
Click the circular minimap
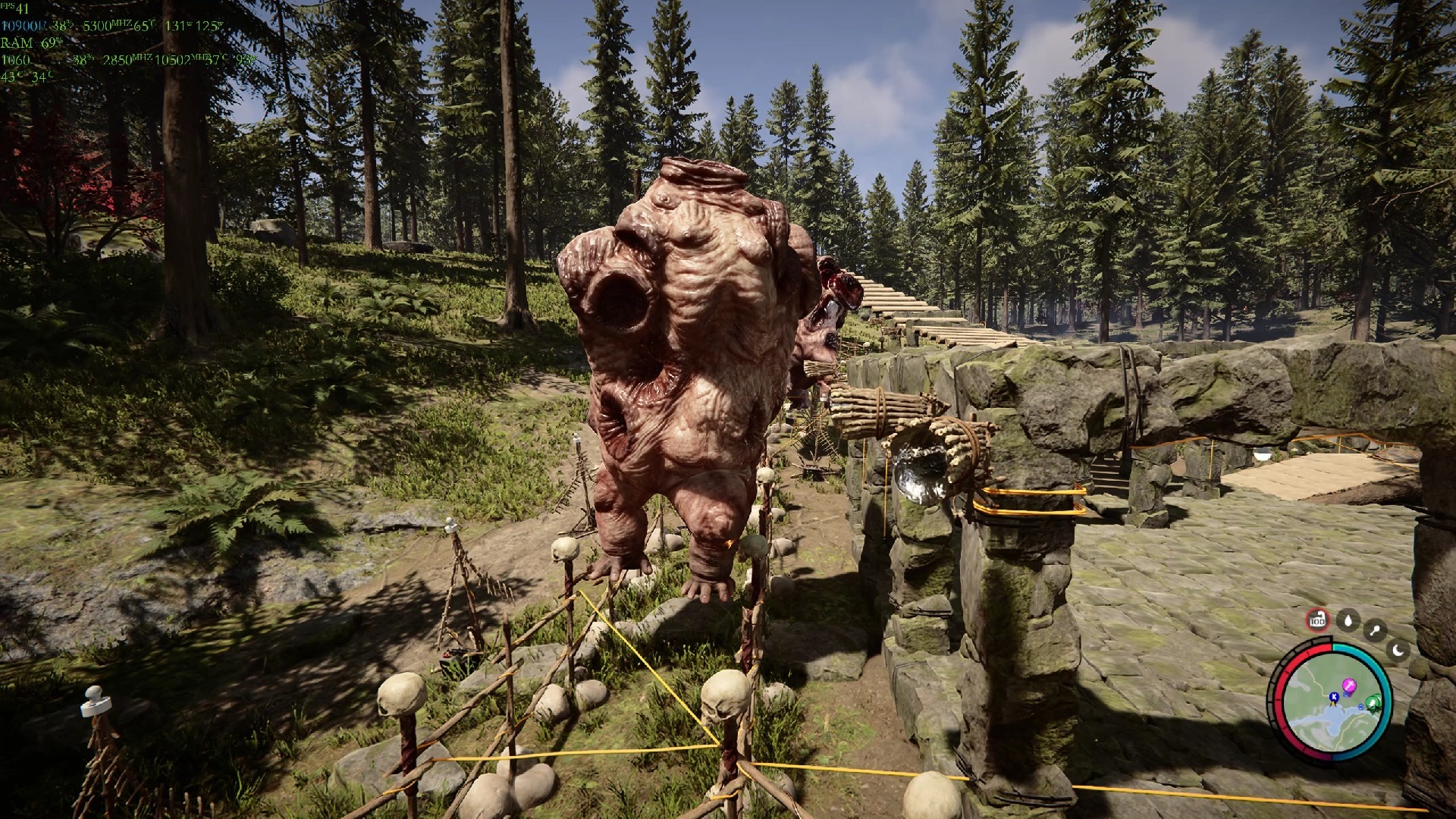pos(1332,701)
